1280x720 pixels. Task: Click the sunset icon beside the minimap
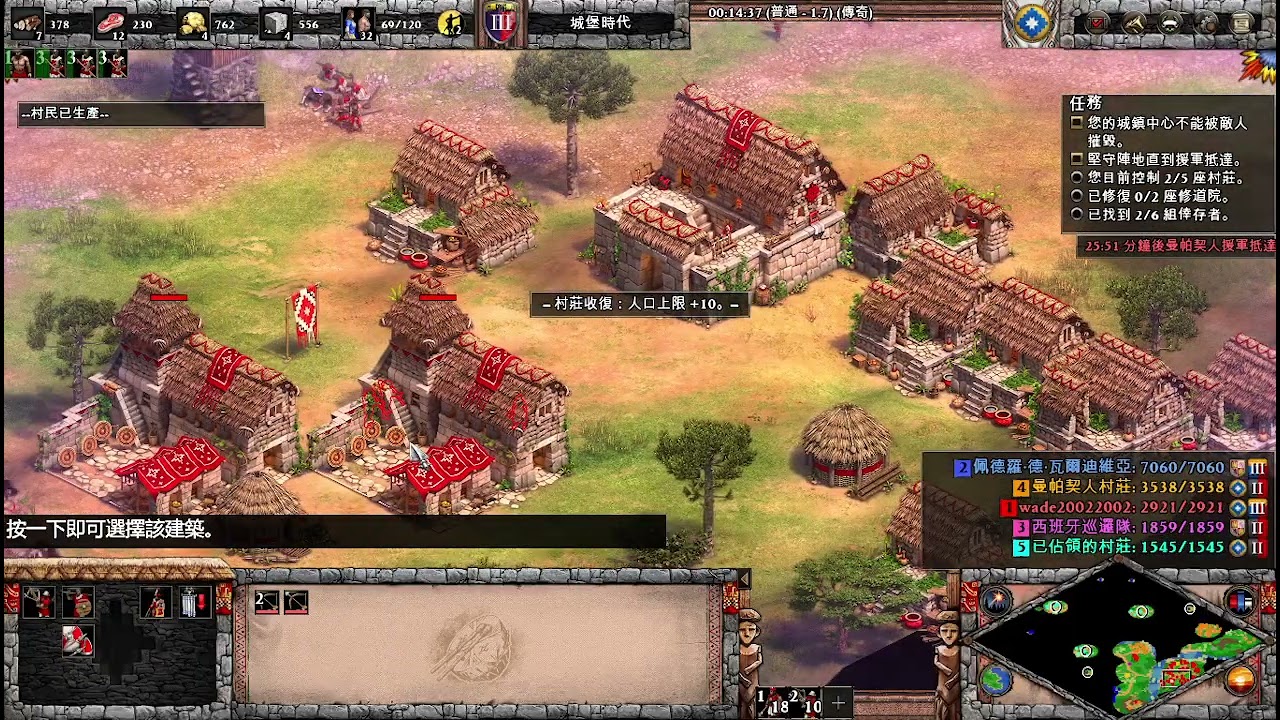pyautogui.click(x=1241, y=680)
